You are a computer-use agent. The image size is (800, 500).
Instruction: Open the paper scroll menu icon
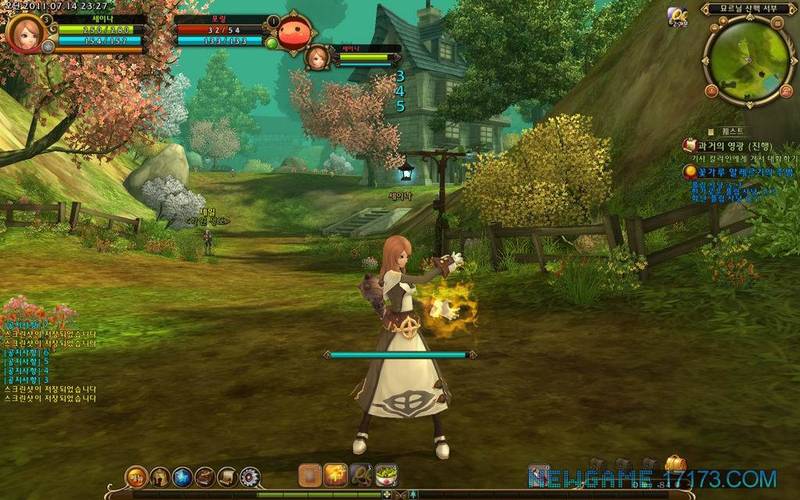tap(227, 477)
